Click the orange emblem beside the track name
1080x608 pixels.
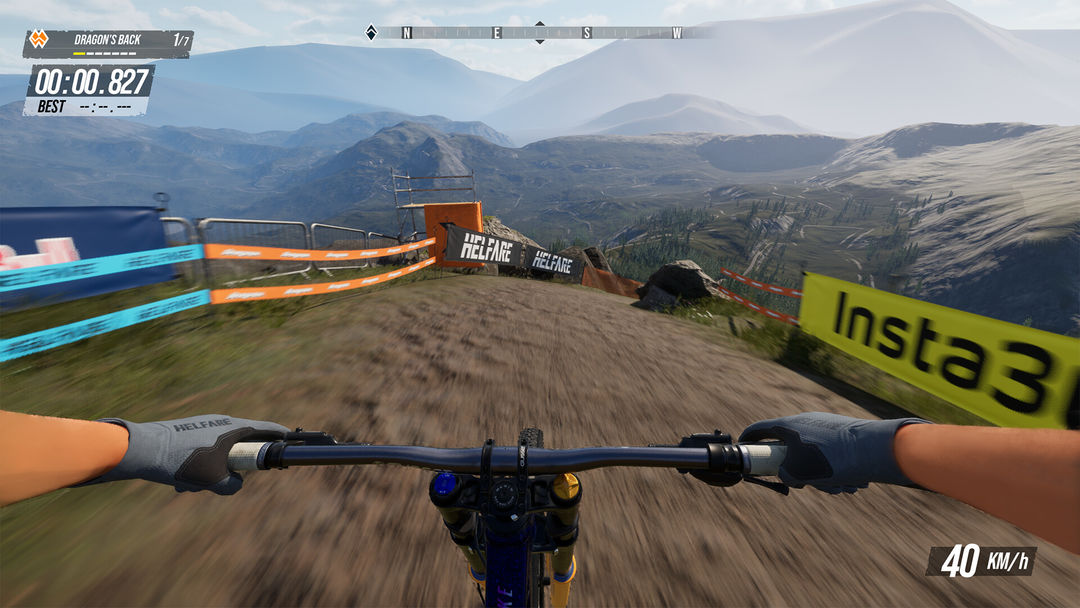click(38, 41)
